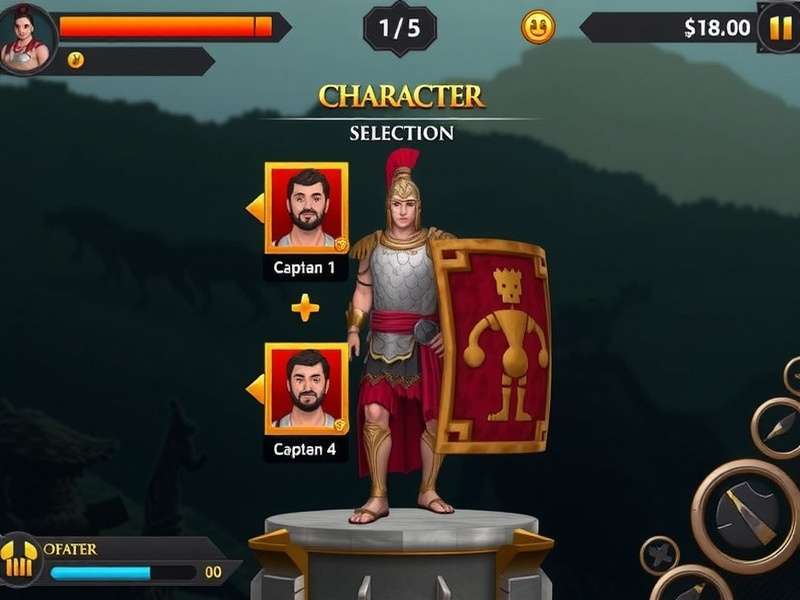The image size is (800, 600).
Task: Click the arrow beside Captan 1
Action: 255,208
